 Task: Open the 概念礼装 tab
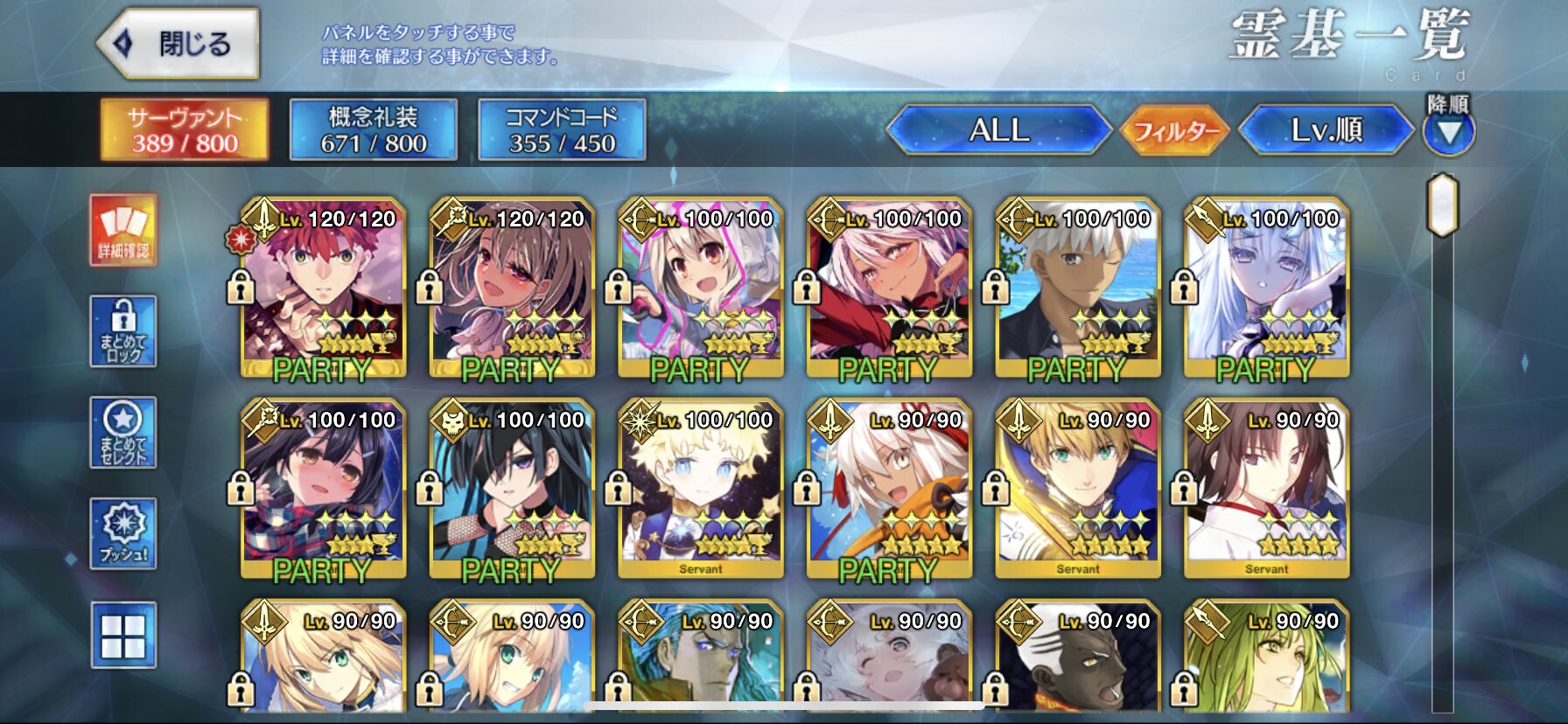374,130
